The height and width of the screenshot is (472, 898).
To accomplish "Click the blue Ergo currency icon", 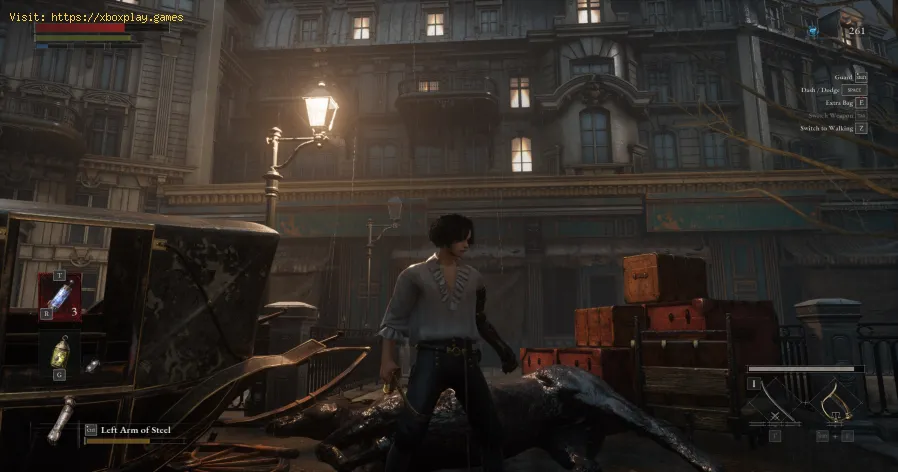I will (x=815, y=32).
